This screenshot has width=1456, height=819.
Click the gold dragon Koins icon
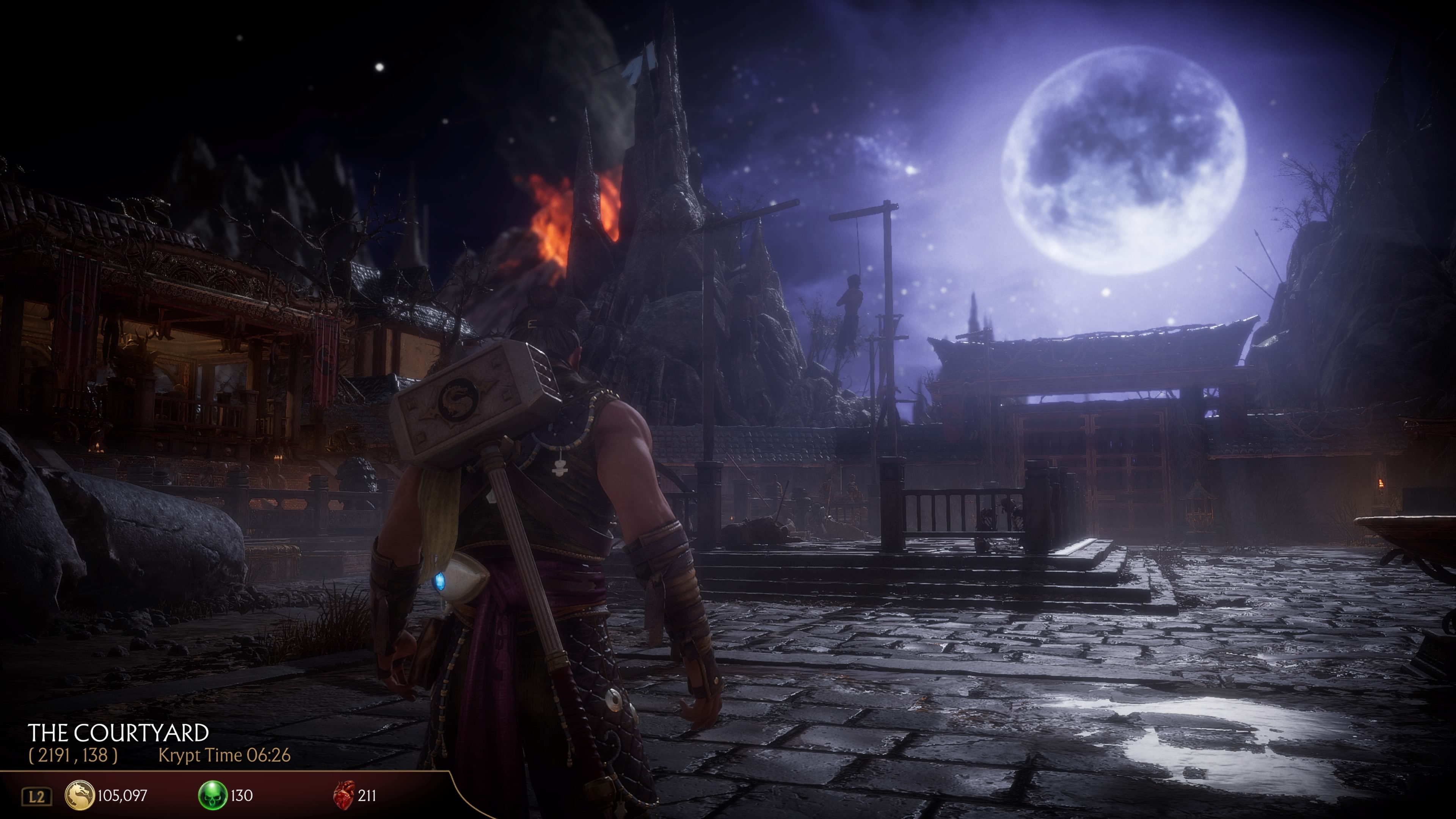(x=80, y=795)
